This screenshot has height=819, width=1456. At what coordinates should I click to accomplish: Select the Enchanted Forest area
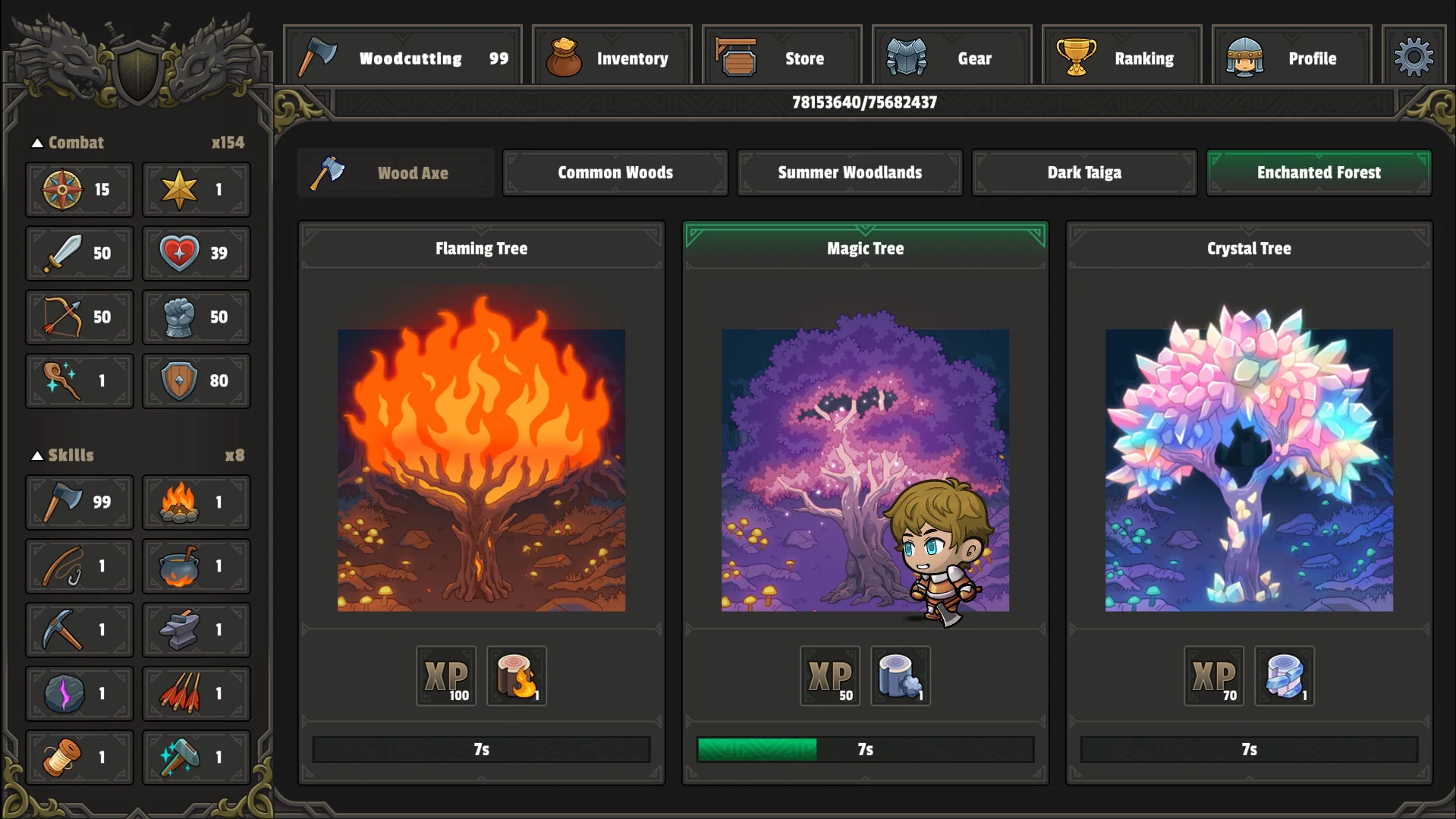[x=1319, y=173]
